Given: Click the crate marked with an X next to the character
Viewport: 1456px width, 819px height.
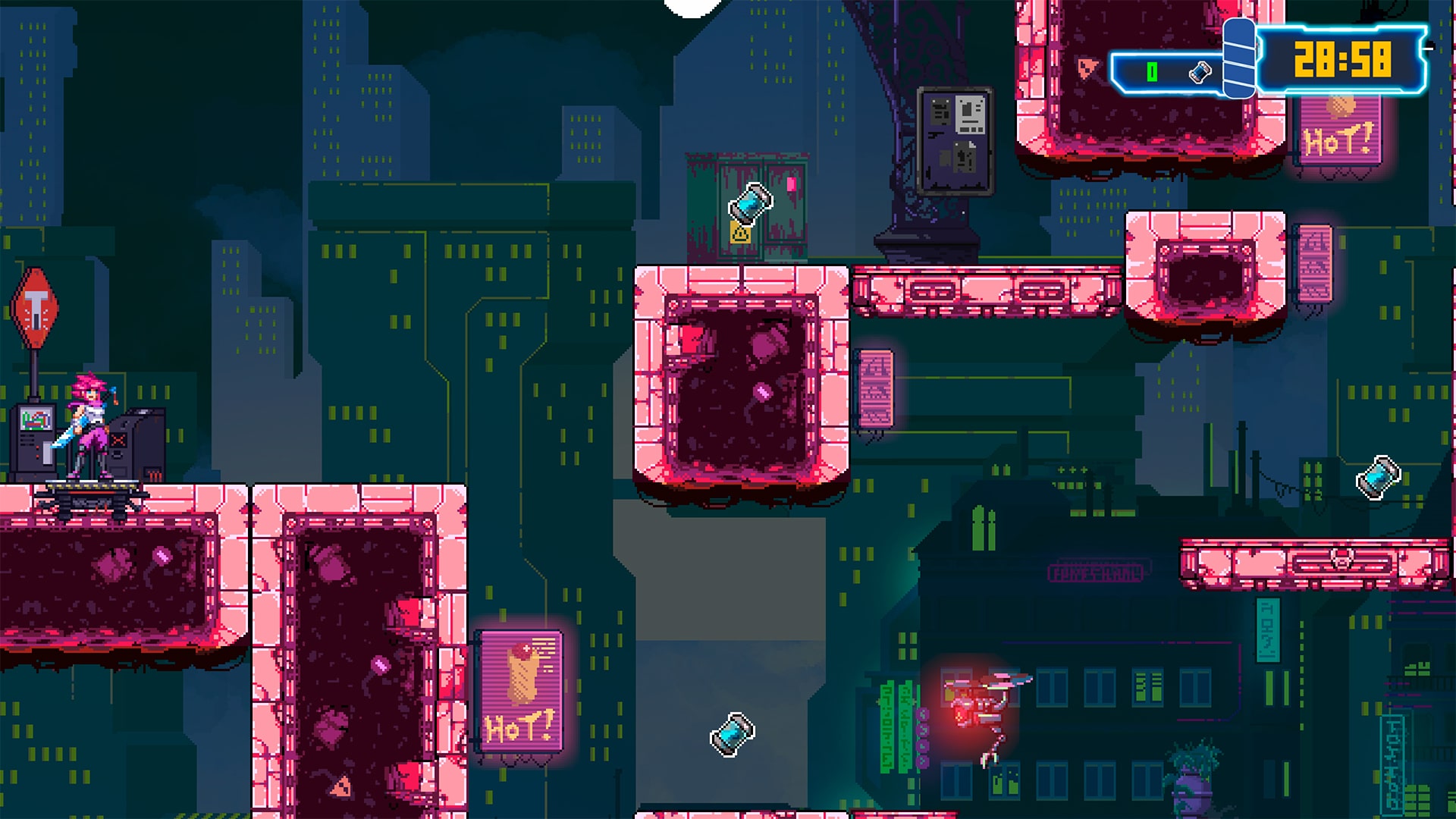Looking at the screenshot, I should [119, 439].
